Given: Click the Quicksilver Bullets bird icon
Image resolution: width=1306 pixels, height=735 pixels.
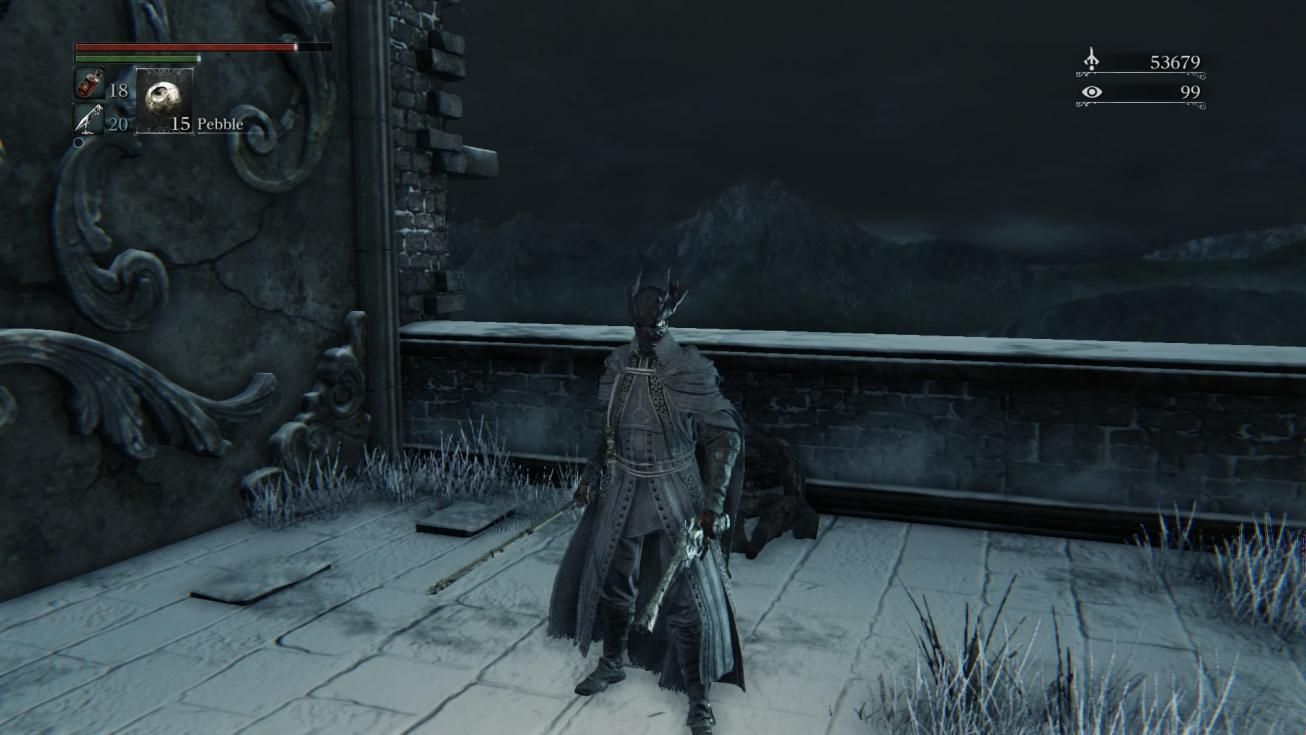Looking at the screenshot, I should [x=88, y=117].
